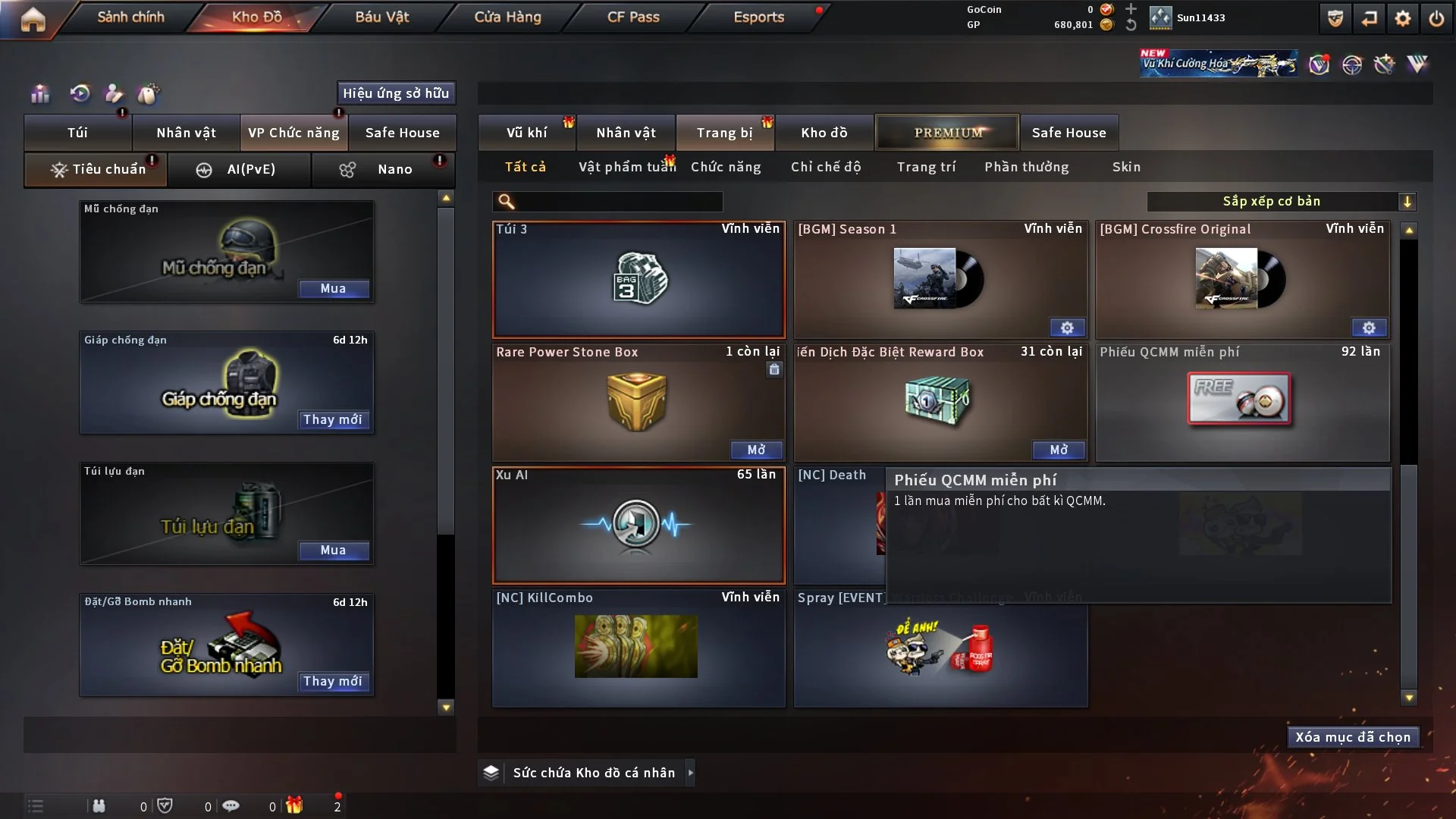The height and width of the screenshot is (819, 1456).
Task: Open the gear settings icon
Action: click(x=1403, y=18)
